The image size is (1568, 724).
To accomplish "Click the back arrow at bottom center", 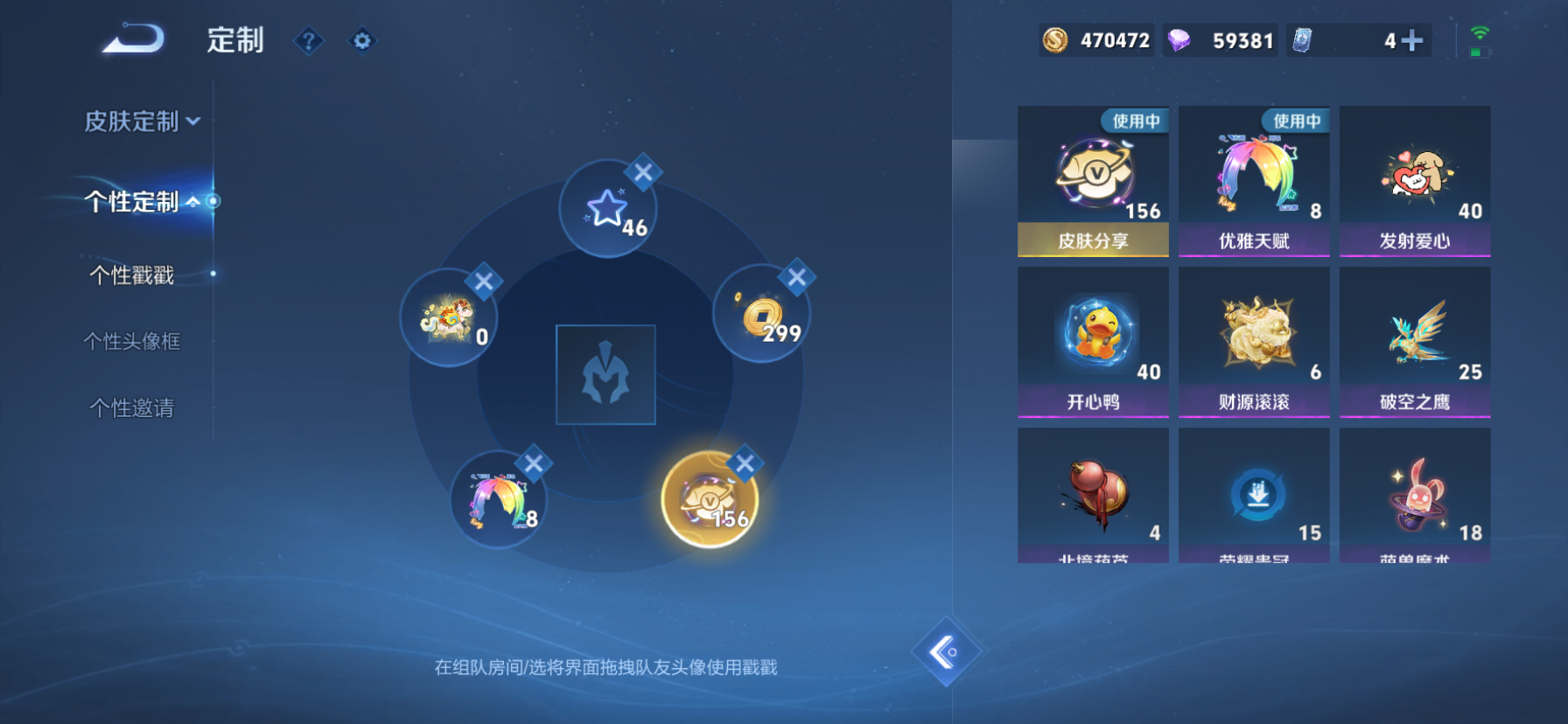I will click(948, 653).
